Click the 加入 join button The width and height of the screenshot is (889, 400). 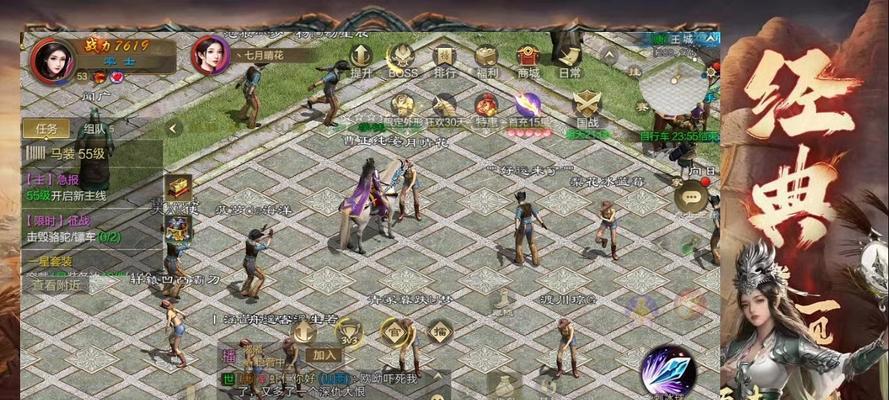[324, 354]
